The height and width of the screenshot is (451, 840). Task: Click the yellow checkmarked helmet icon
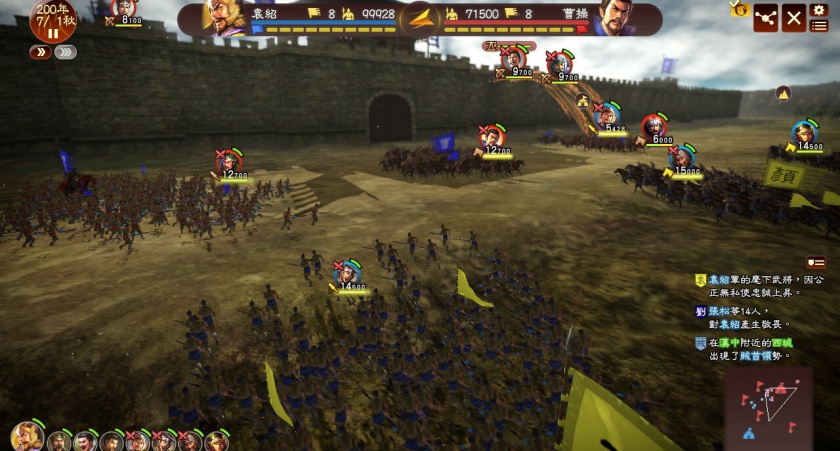tap(740, 9)
